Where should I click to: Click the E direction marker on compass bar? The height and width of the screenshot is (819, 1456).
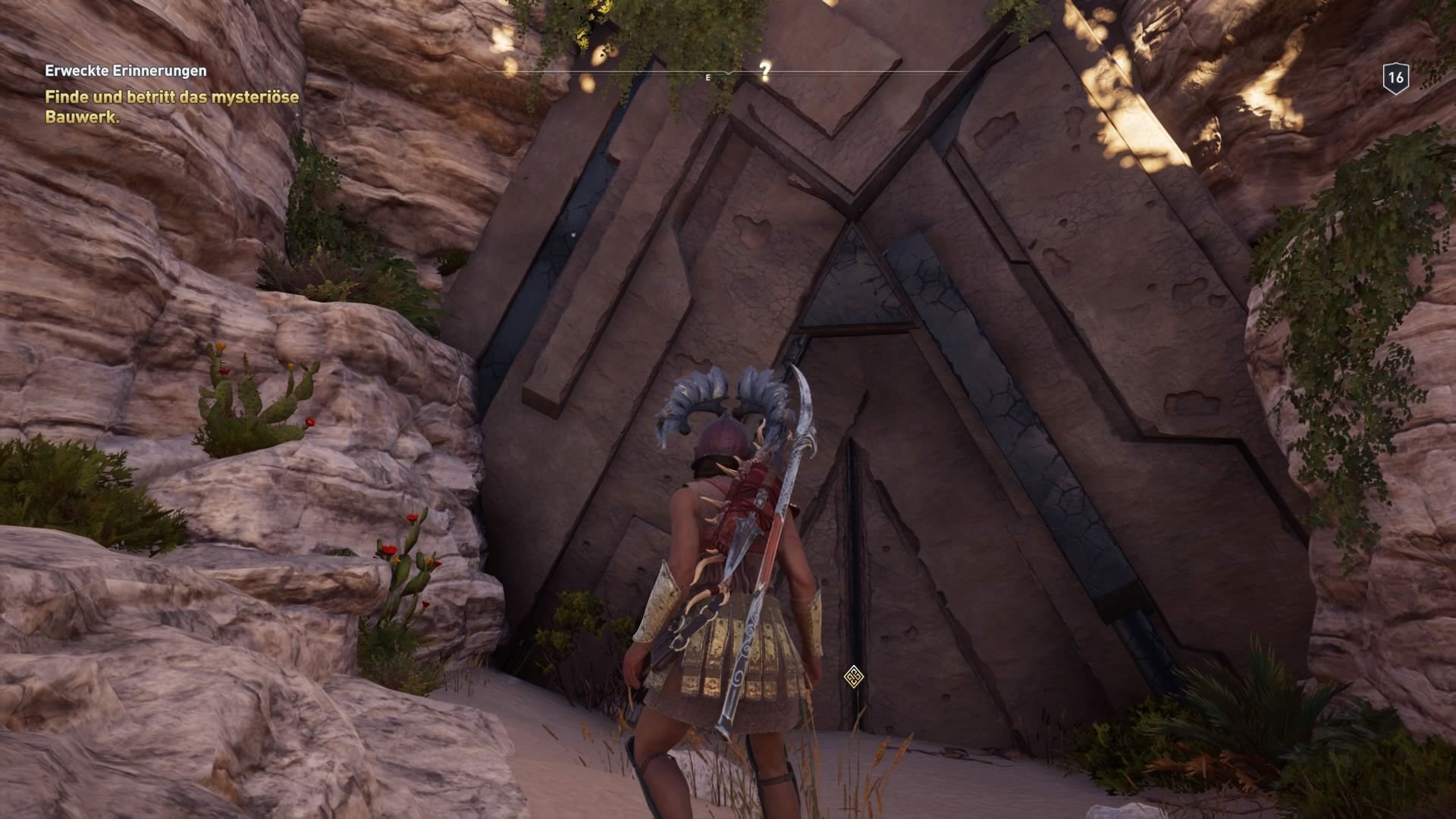tap(708, 77)
